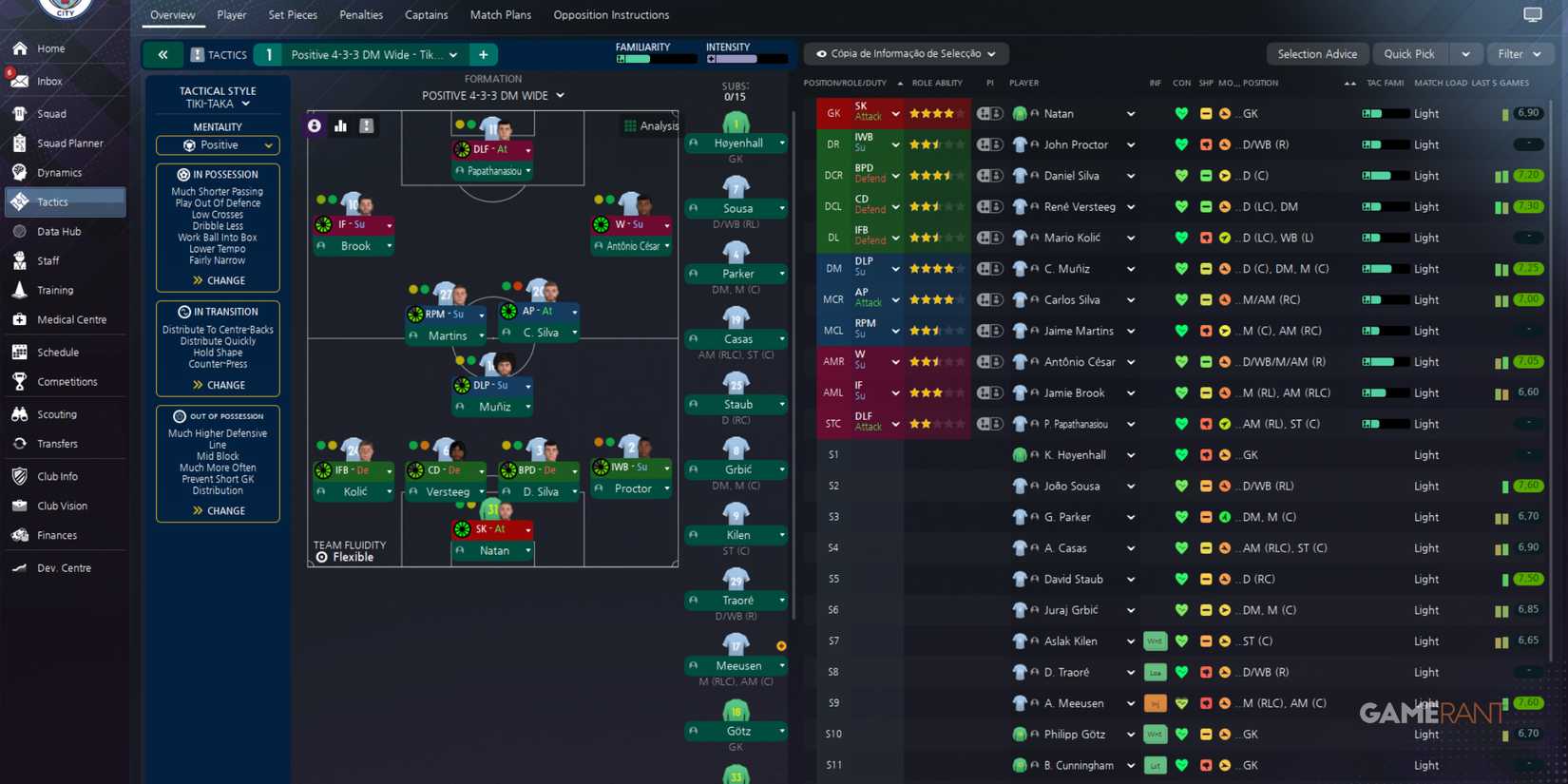Image resolution: width=1568 pixels, height=784 pixels.
Task: Select Høyenhall's goalkeeper card in the subs list
Action: click(x=736, y=143)
